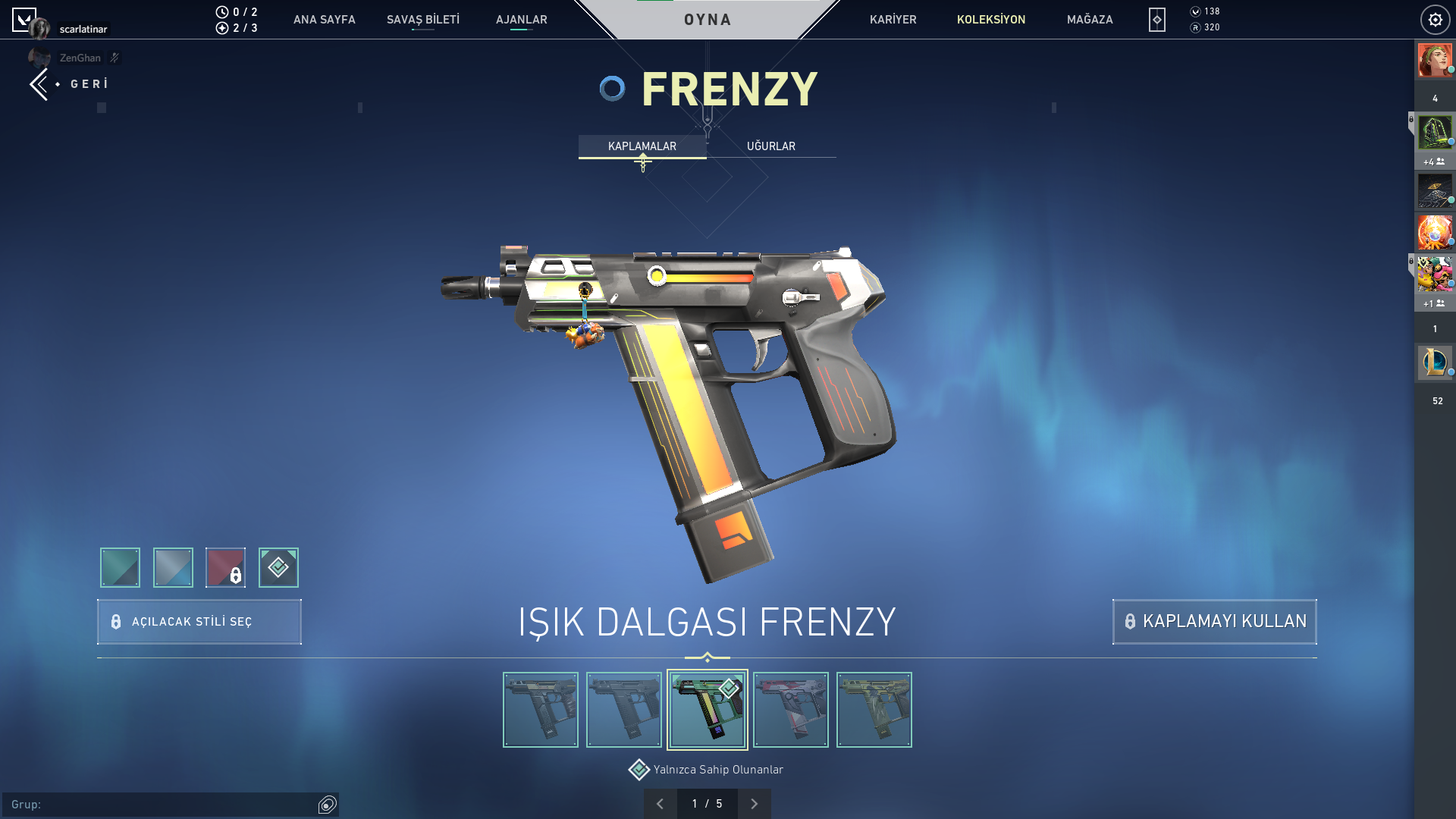Open settings with the gear icon
Image resolution: width=1456 pixels, height=819 pixels.
1435,20
